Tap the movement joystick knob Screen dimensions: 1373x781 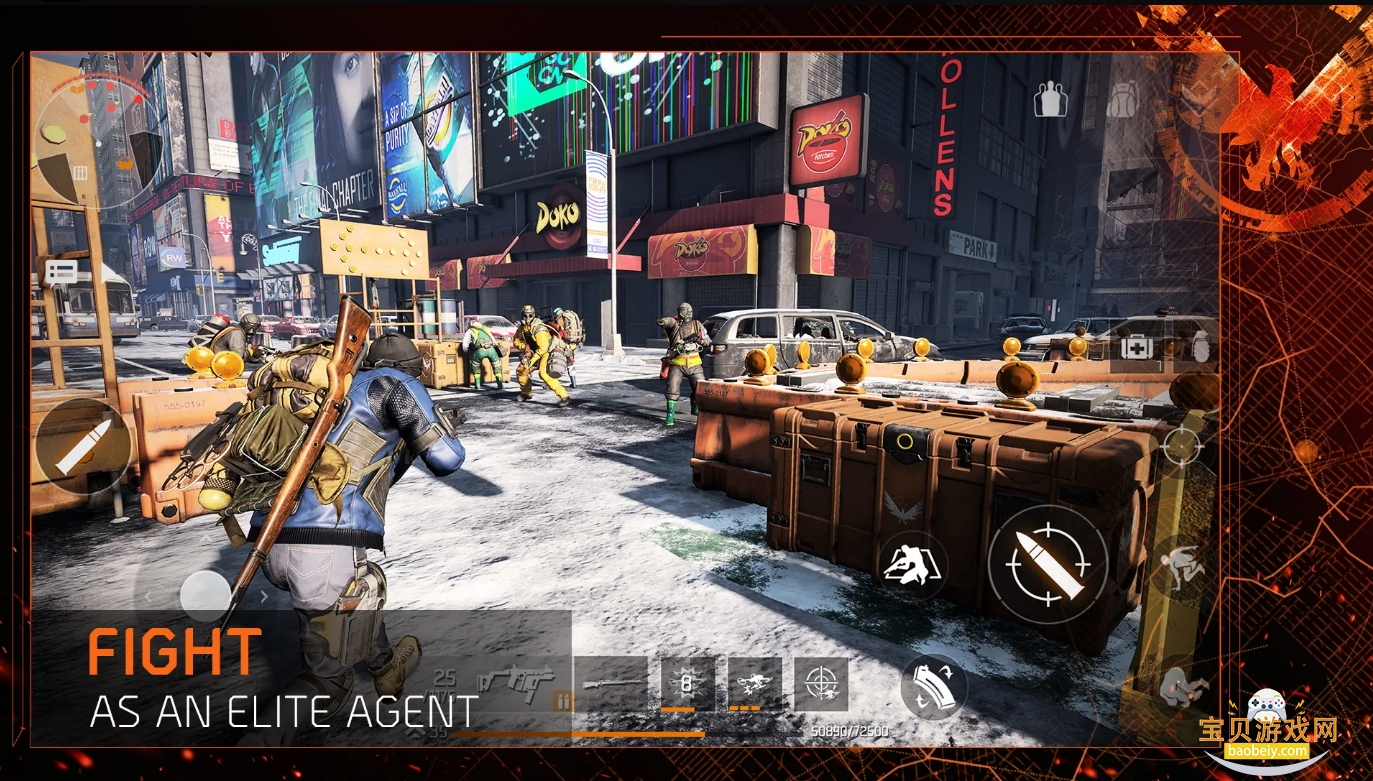(206, 594)
